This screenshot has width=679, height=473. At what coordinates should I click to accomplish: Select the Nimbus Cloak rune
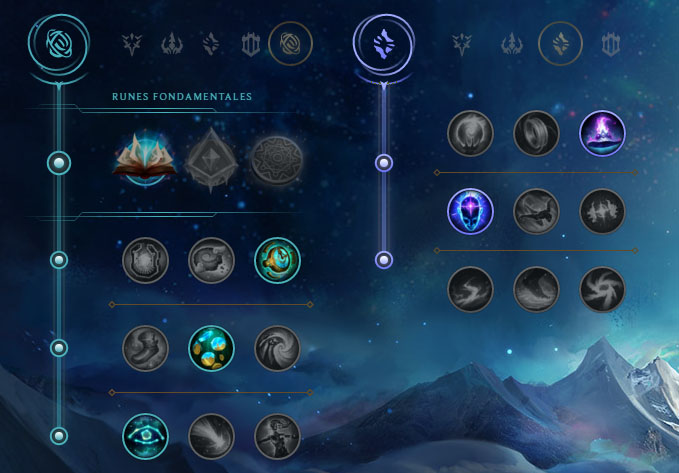point(602,133)
